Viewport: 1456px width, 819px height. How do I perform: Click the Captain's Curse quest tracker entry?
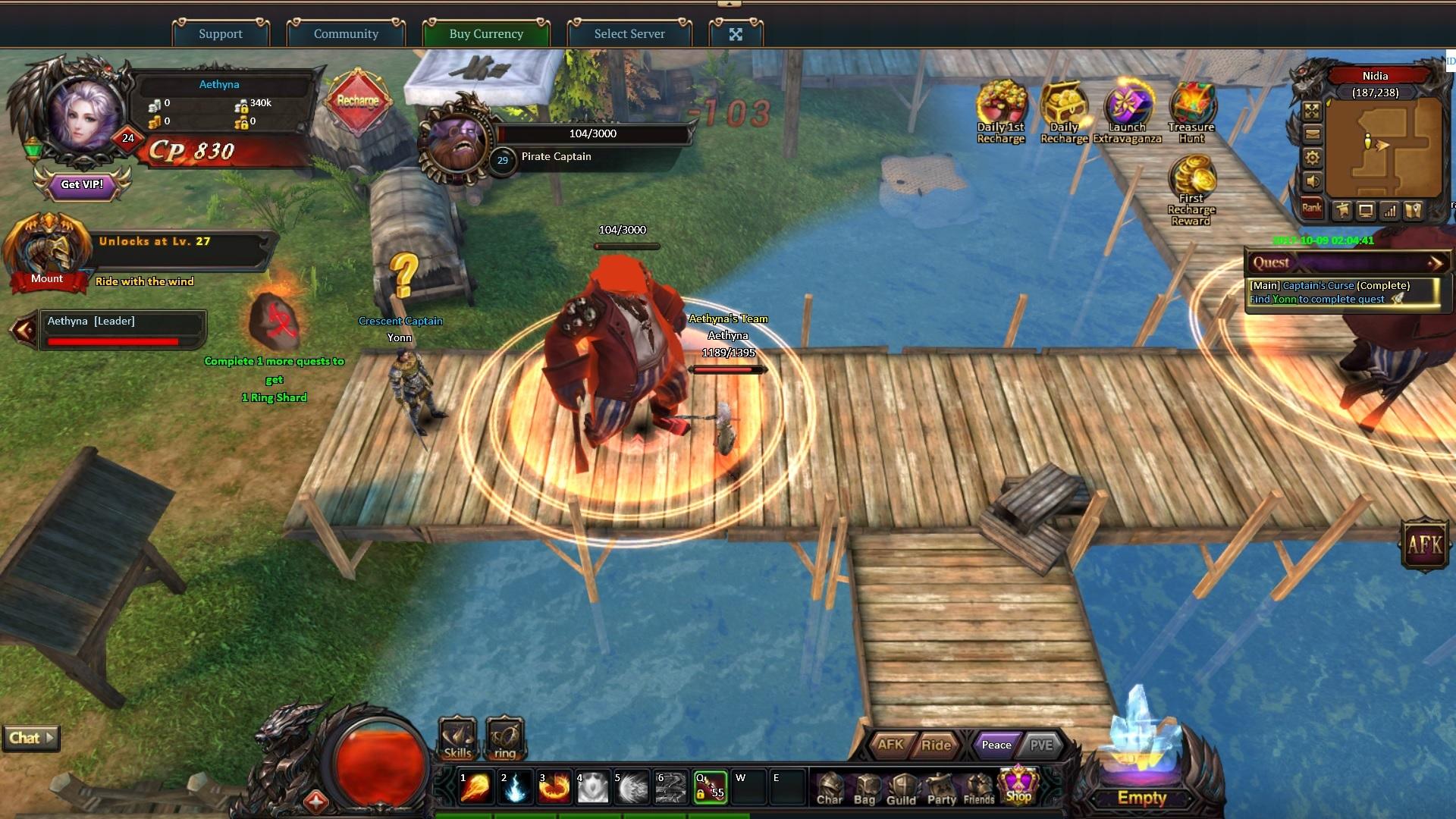coord(1342,292)
